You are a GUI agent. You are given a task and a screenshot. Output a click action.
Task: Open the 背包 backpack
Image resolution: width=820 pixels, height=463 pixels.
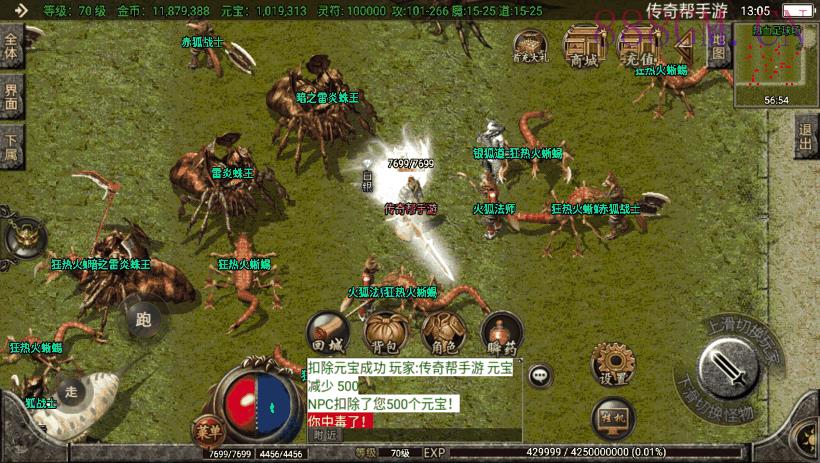point(385,333)
